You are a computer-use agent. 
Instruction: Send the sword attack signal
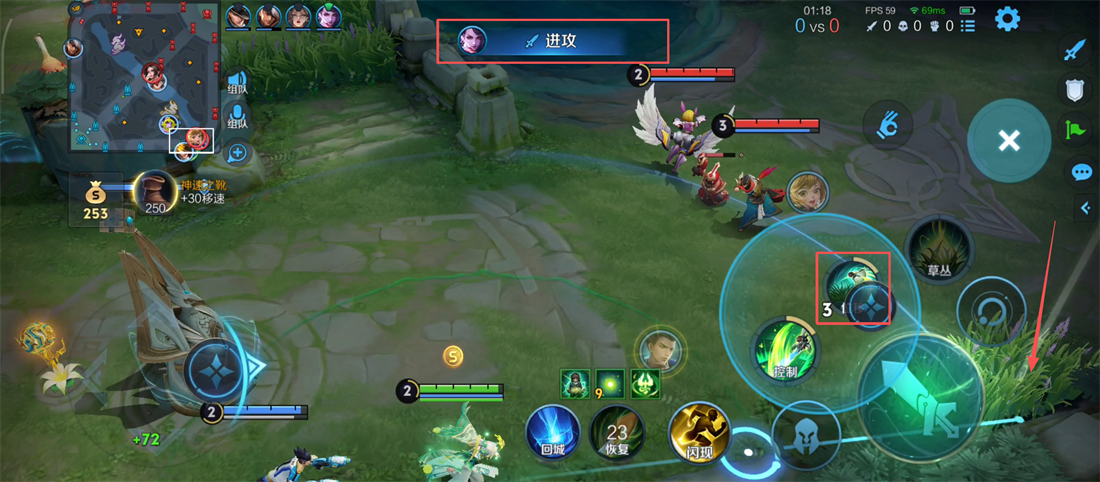1074,51
